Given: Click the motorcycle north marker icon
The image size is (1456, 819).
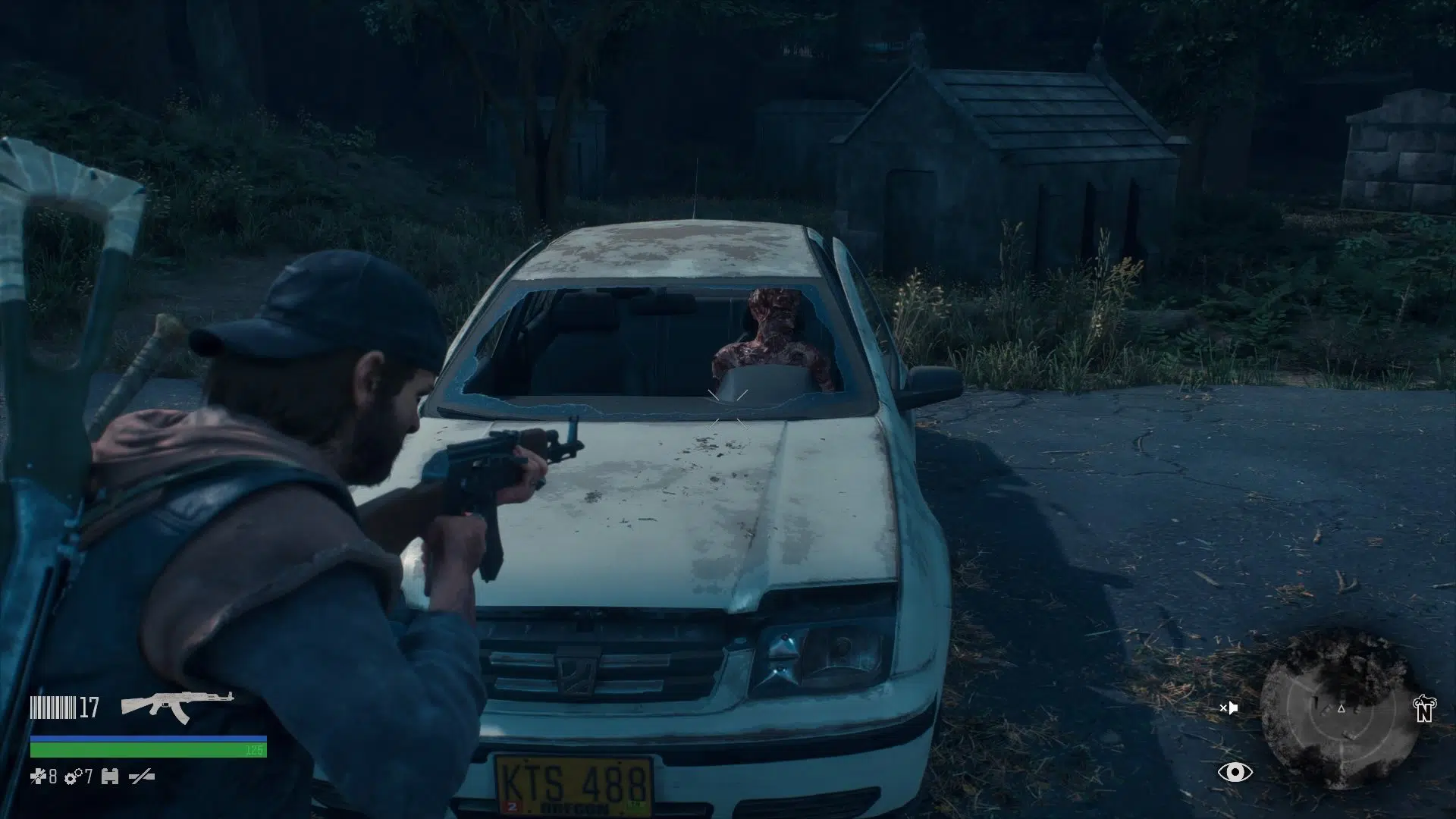Looking at the screenshot, I should click(1425, 708).
